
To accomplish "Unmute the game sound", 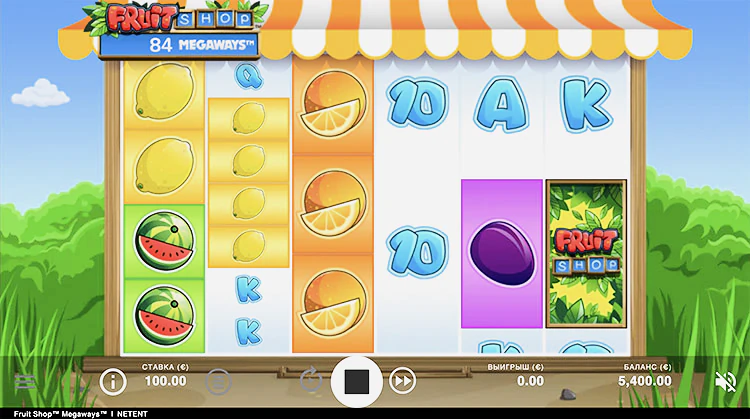I will click(x=726, y=381).
